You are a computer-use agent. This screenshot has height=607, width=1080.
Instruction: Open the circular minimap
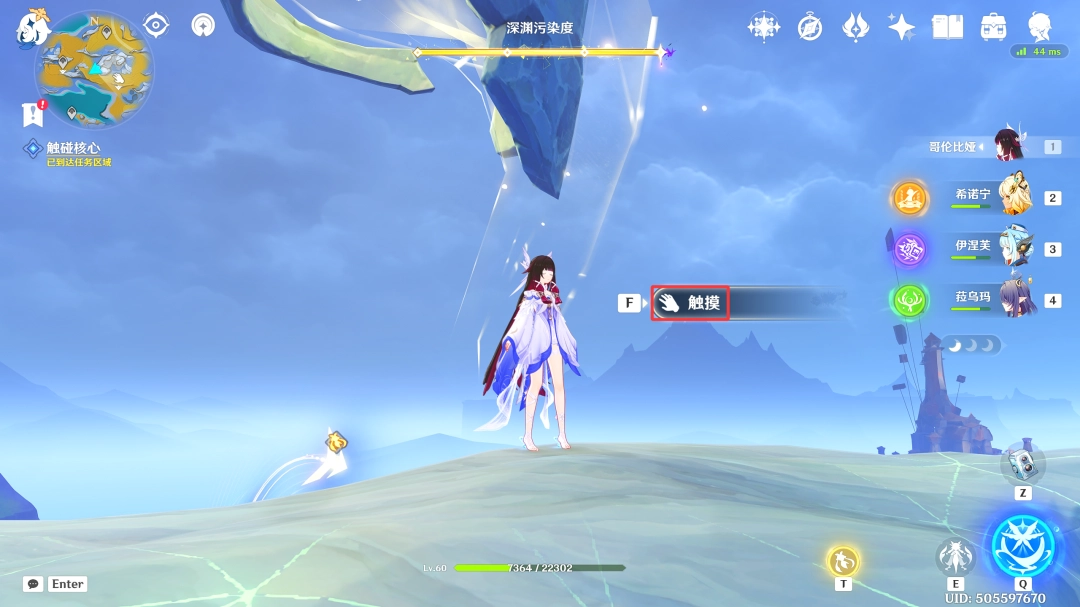point(95,68)
